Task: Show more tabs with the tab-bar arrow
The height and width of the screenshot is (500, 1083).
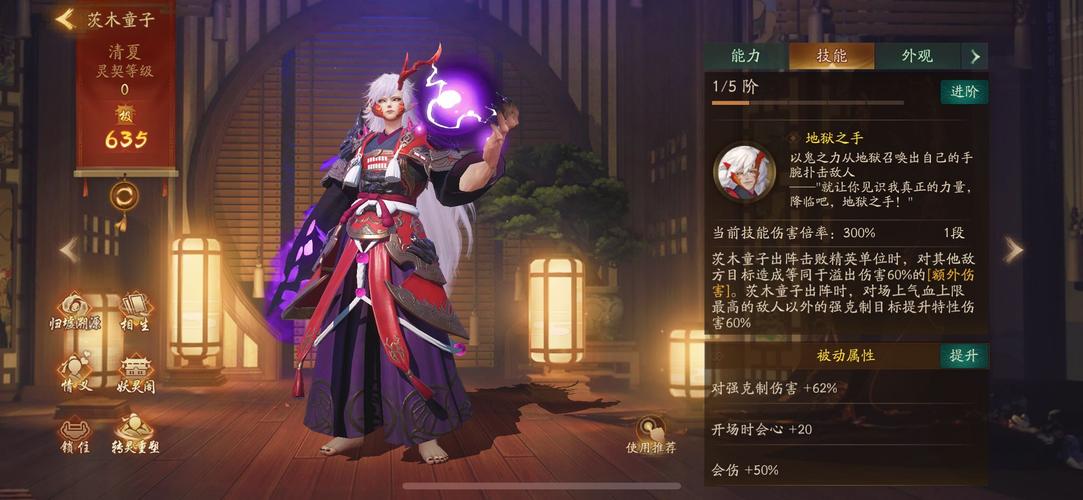Action: pyautogui.click(x=975, y=56)
